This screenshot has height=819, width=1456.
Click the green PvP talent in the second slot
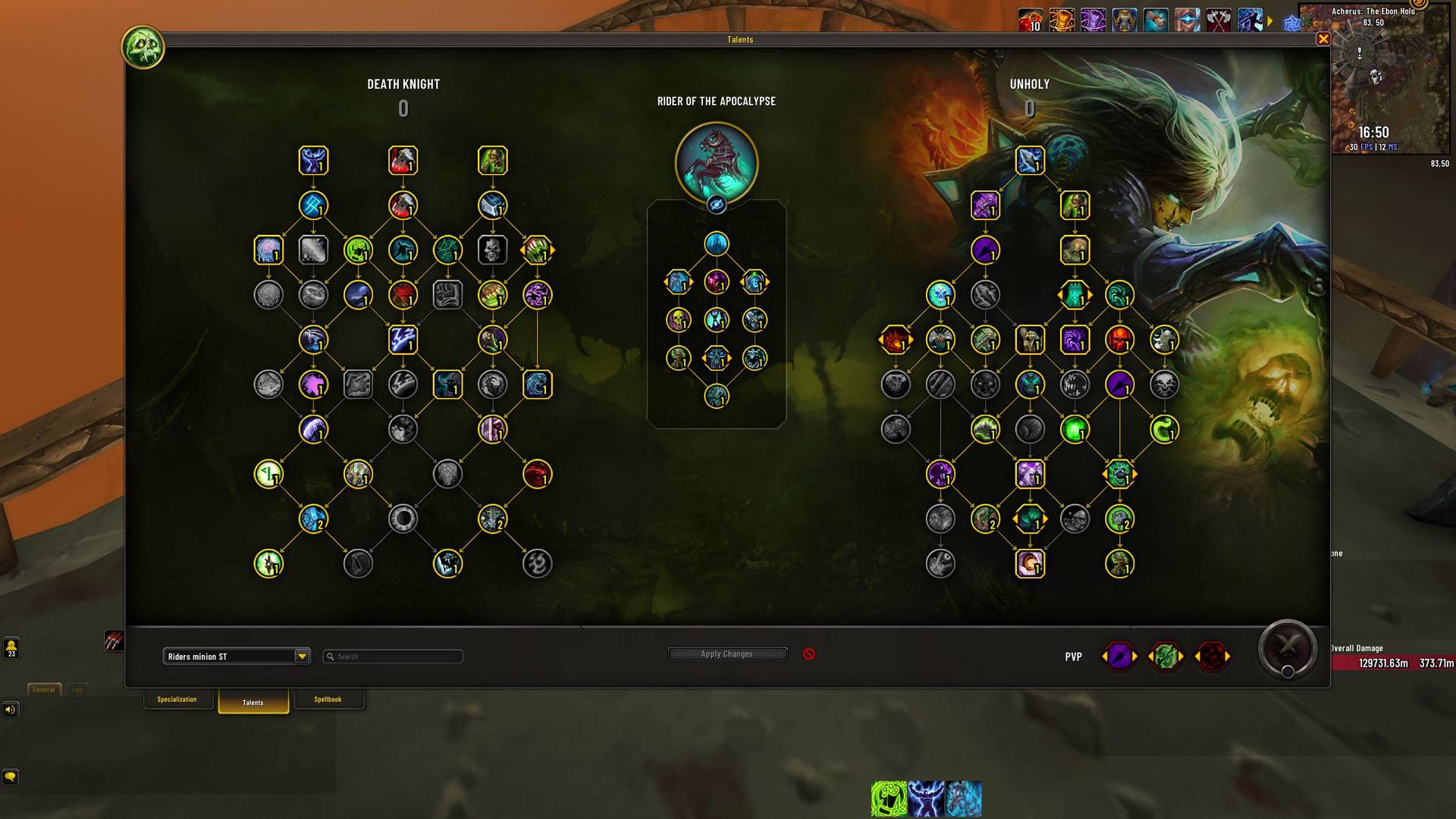click(x=1166, y=657)
